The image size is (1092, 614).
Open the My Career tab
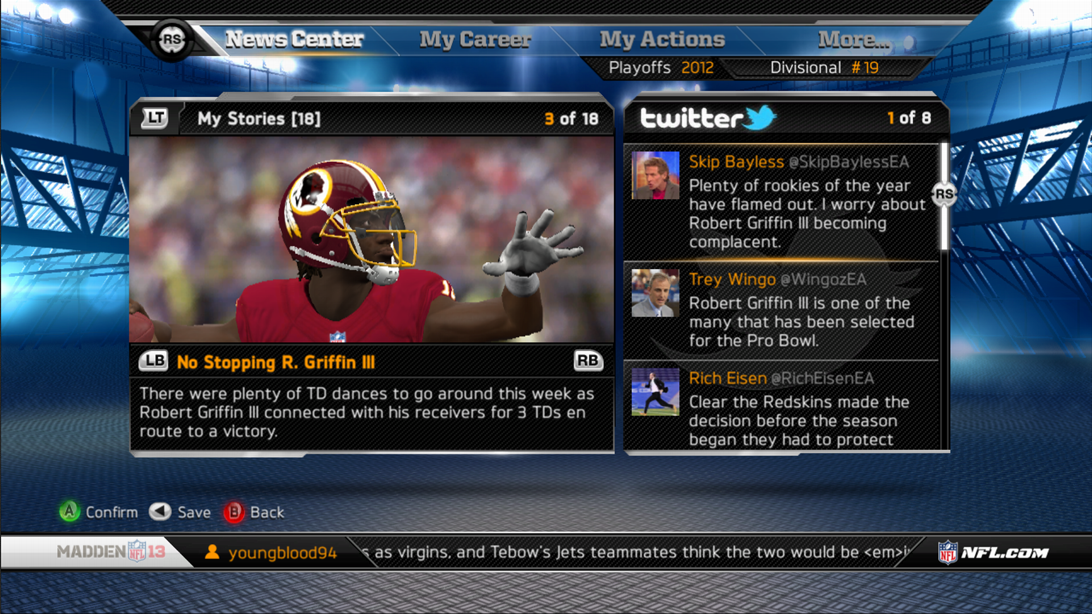point(475,40)
